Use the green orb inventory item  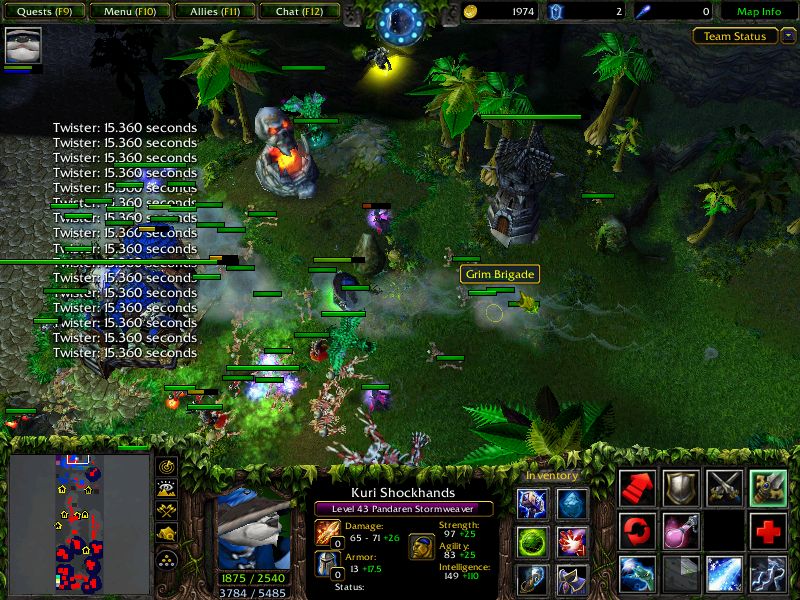(x=531, y=542)
